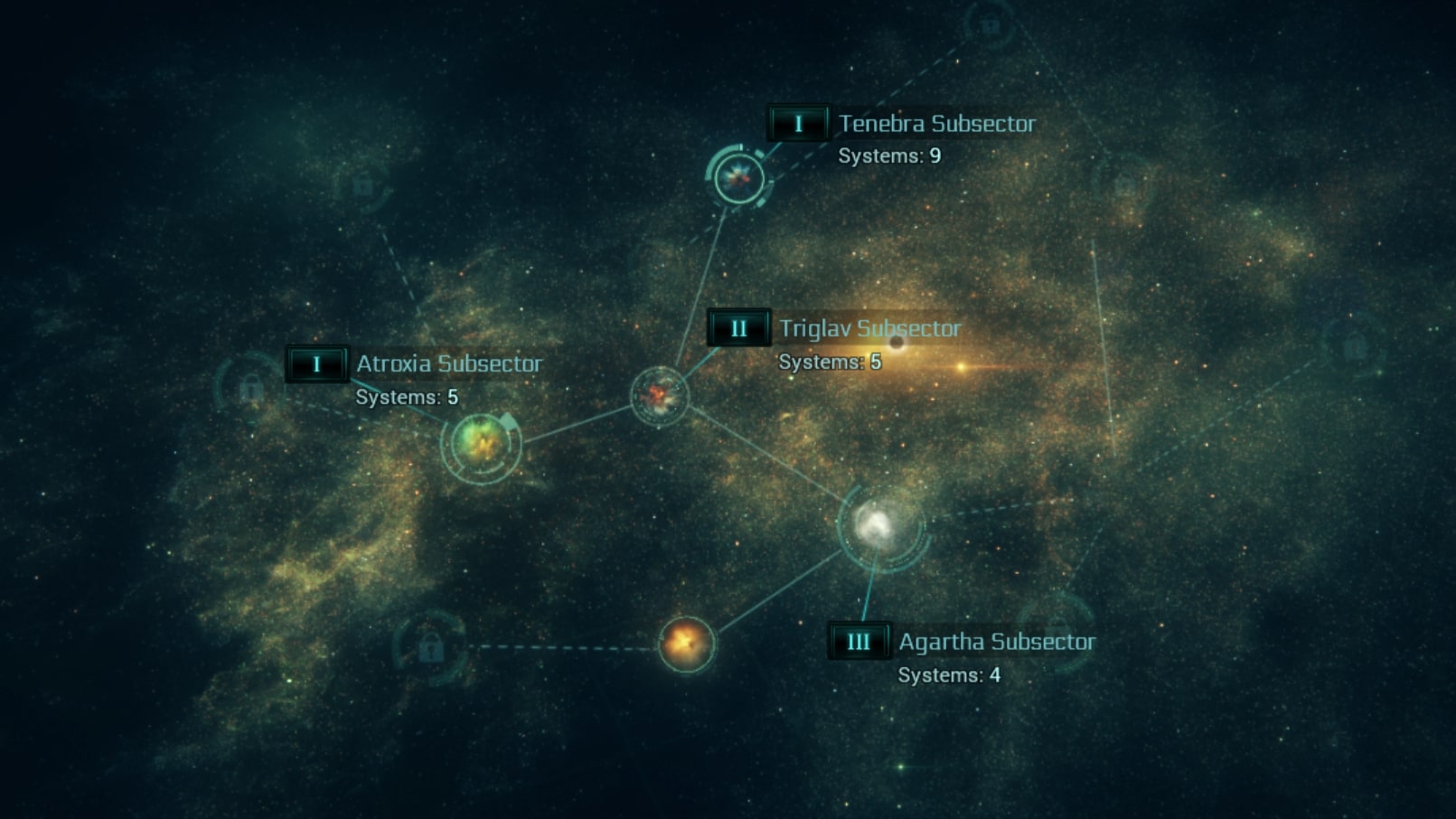Select the Tenebra Subsector map node
The image size is (1456, 819).
point(739,176)
